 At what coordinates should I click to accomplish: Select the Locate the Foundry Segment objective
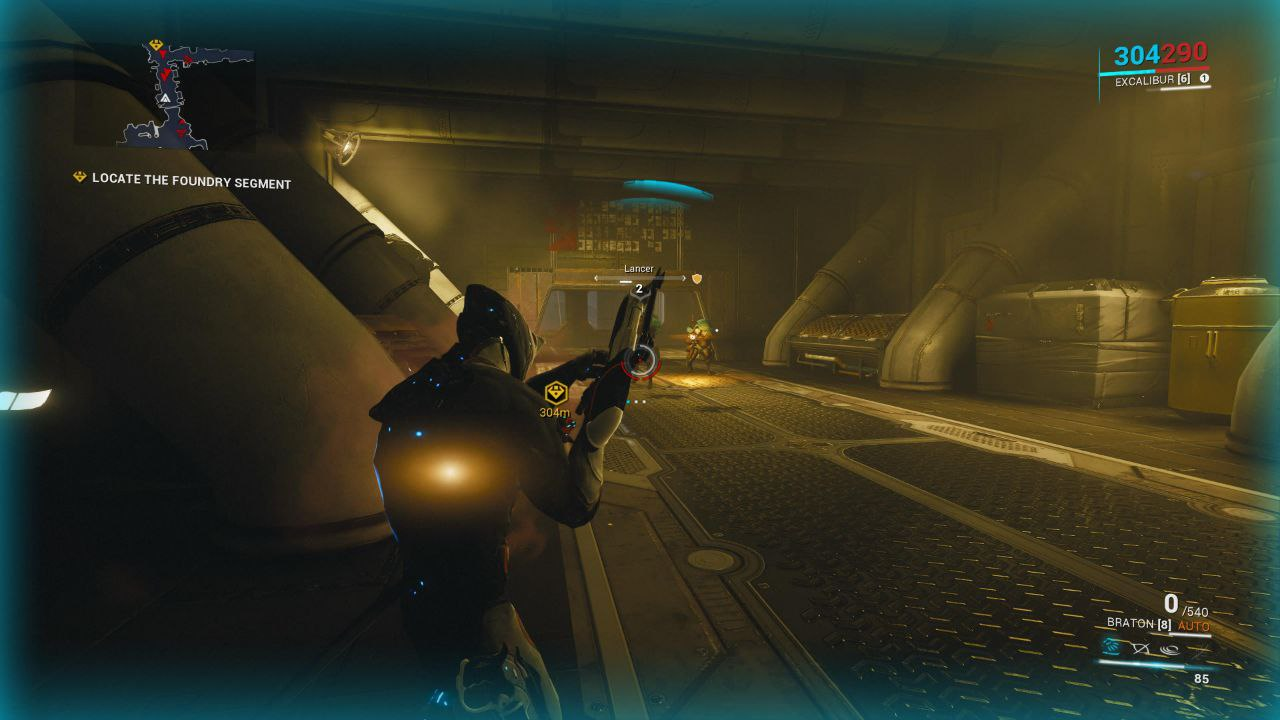pyautogui.click(x=191, y=183)
